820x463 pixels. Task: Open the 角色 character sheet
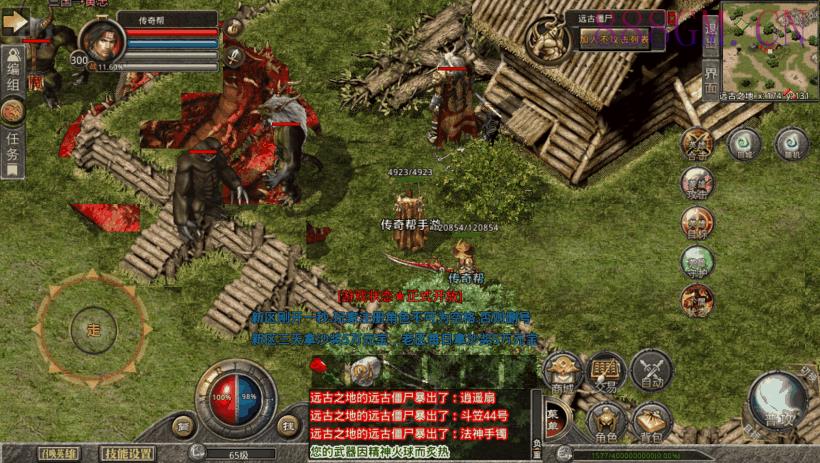point(607,422)
